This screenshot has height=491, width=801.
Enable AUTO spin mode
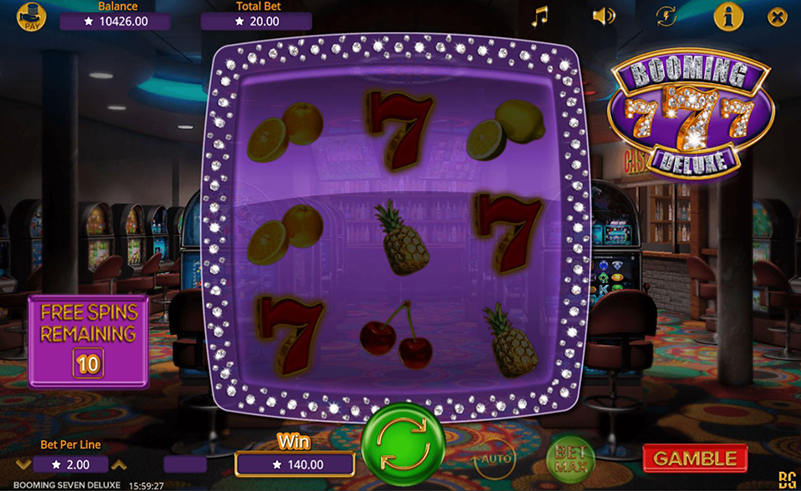pos(494,459)
